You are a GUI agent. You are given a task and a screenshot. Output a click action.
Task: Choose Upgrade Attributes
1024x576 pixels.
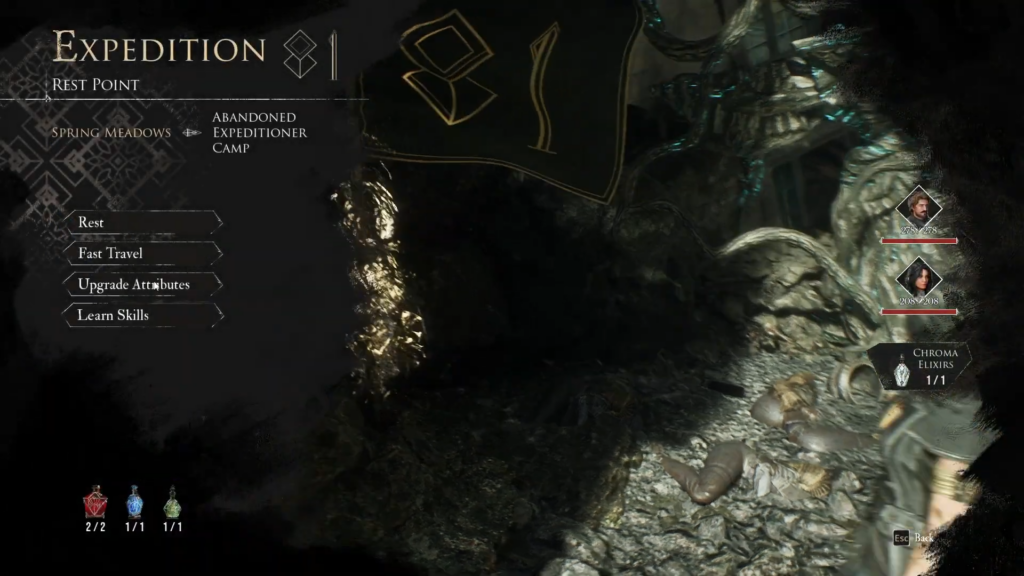tap(142, 284)
